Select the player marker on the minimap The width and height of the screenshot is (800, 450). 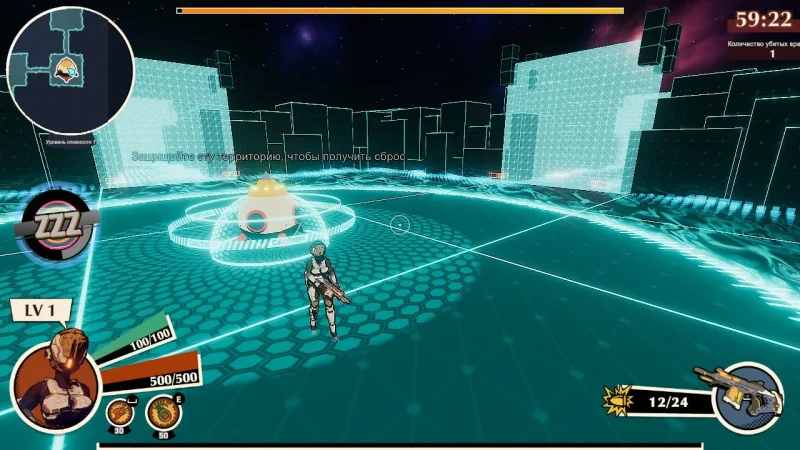66,70
